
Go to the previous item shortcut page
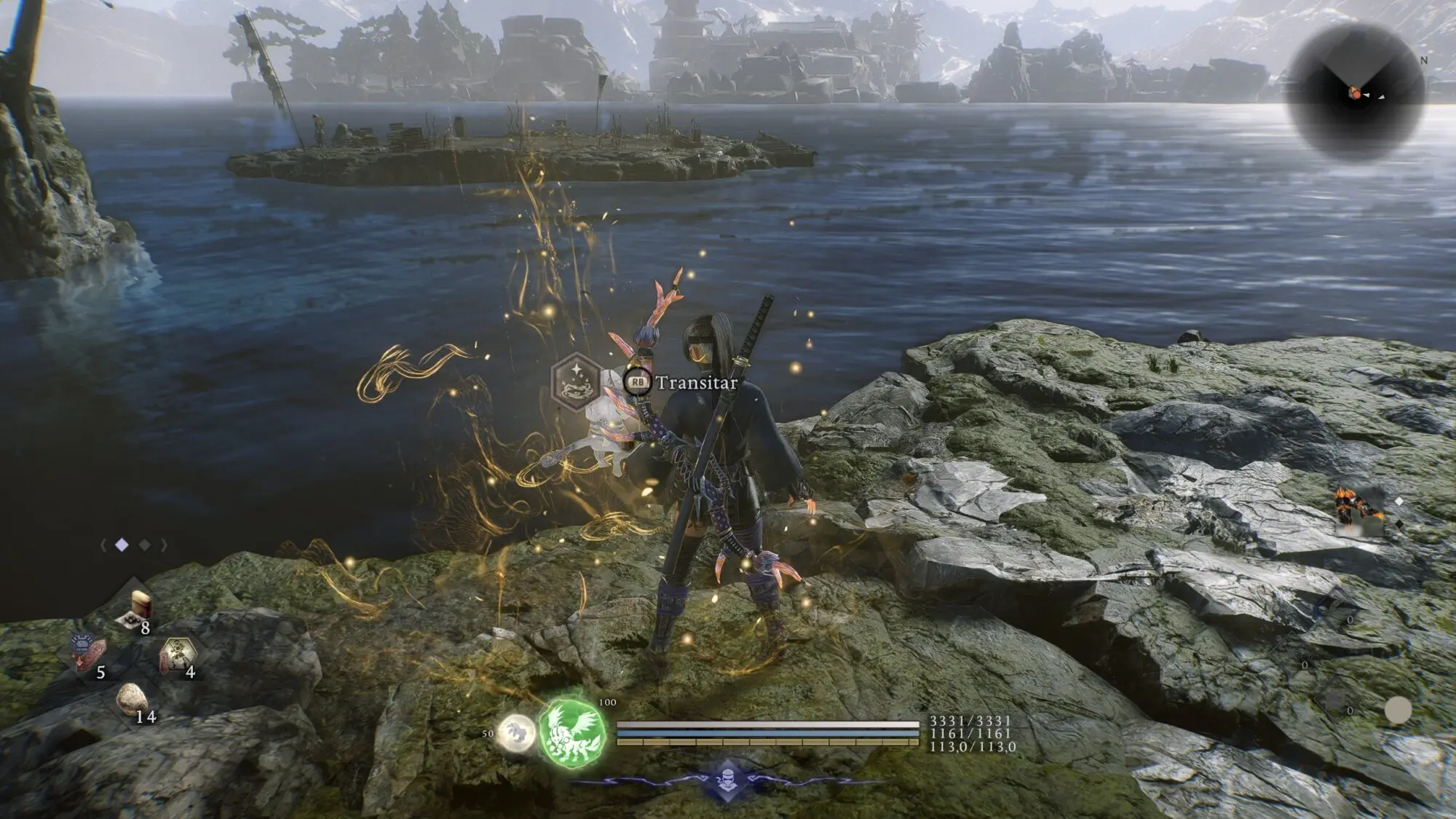click(x=103, y=545)
